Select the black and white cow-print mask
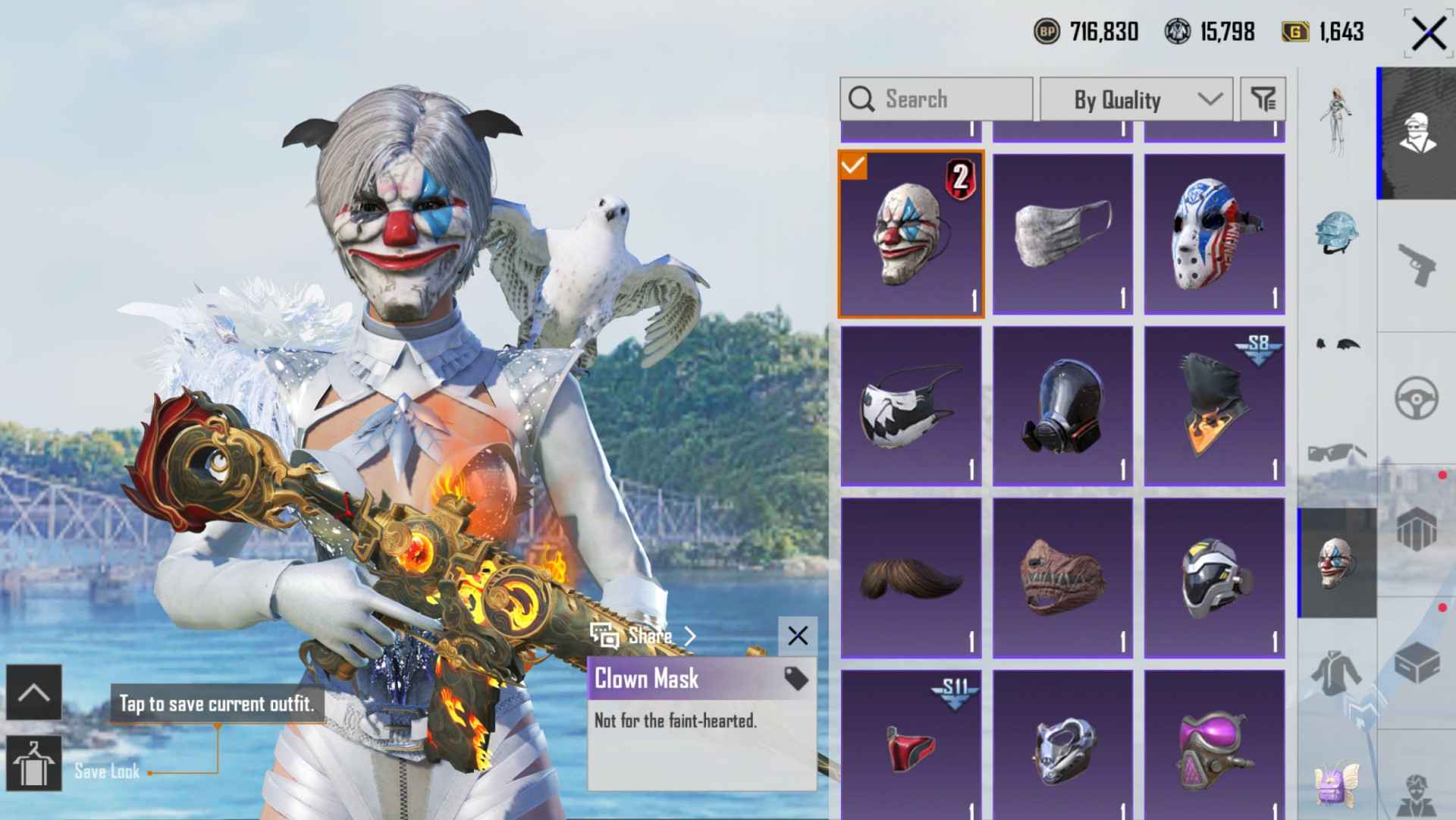Viewport: 1456px width, 820px height. tap(911, 406)
